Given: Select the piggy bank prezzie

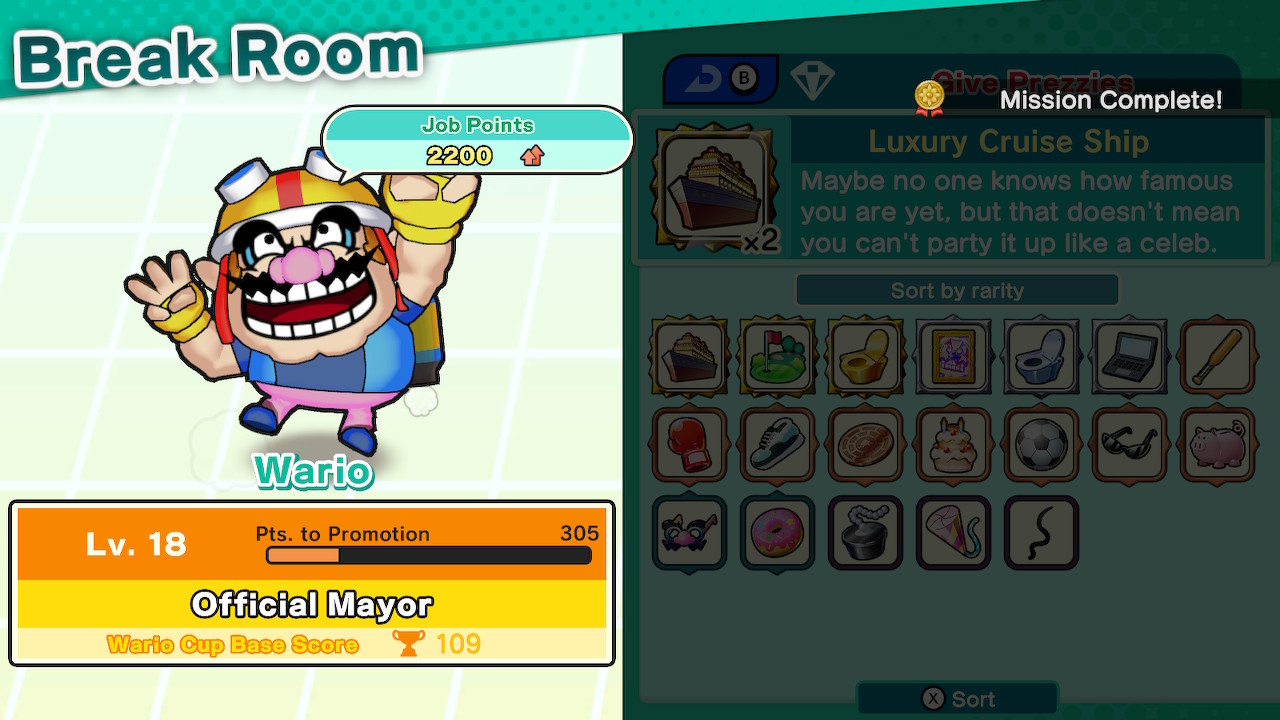Looking at the screenshot, I should [1217, 446].
